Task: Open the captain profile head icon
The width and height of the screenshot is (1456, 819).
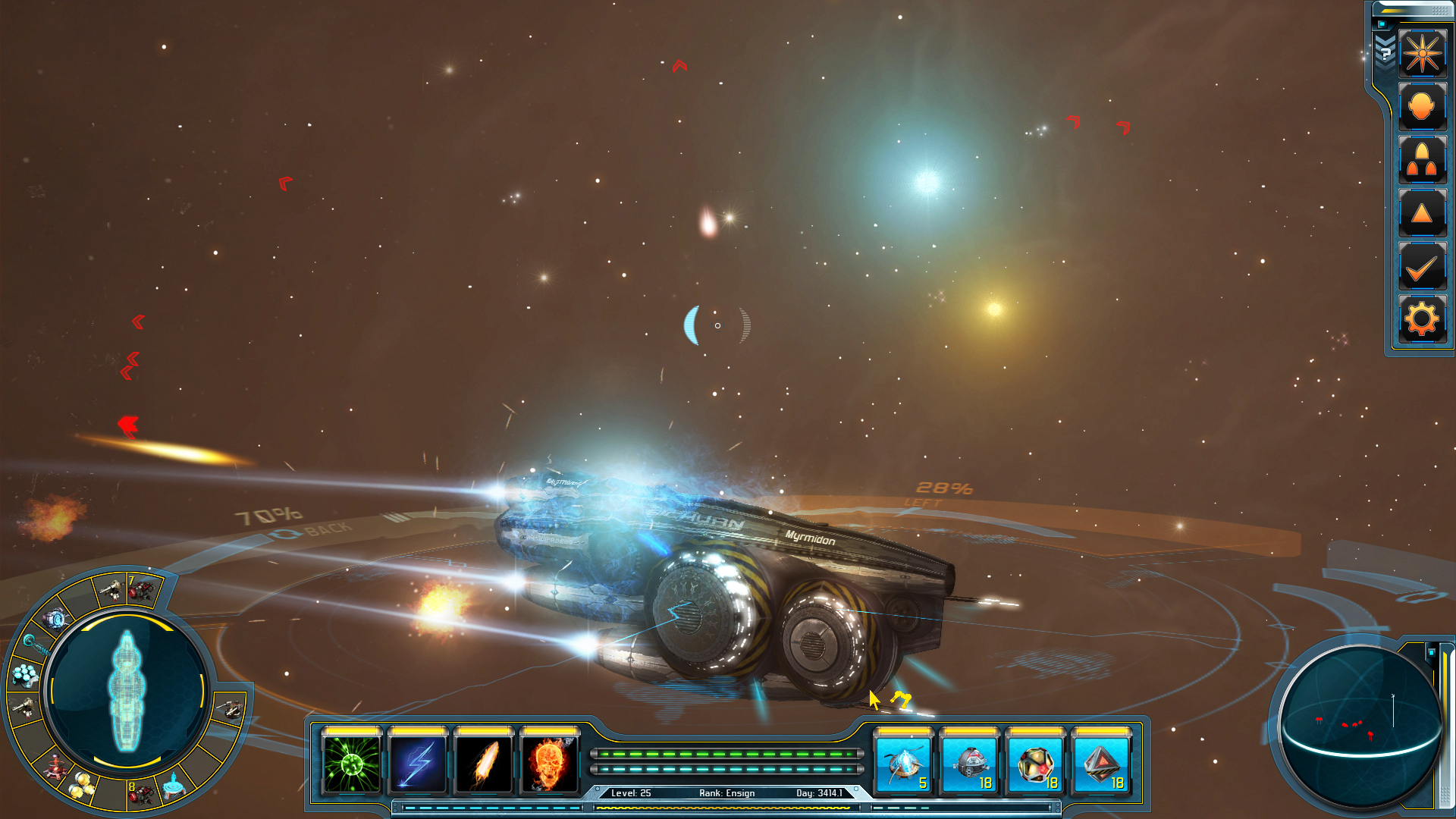Action: (x=1423, y=106)
